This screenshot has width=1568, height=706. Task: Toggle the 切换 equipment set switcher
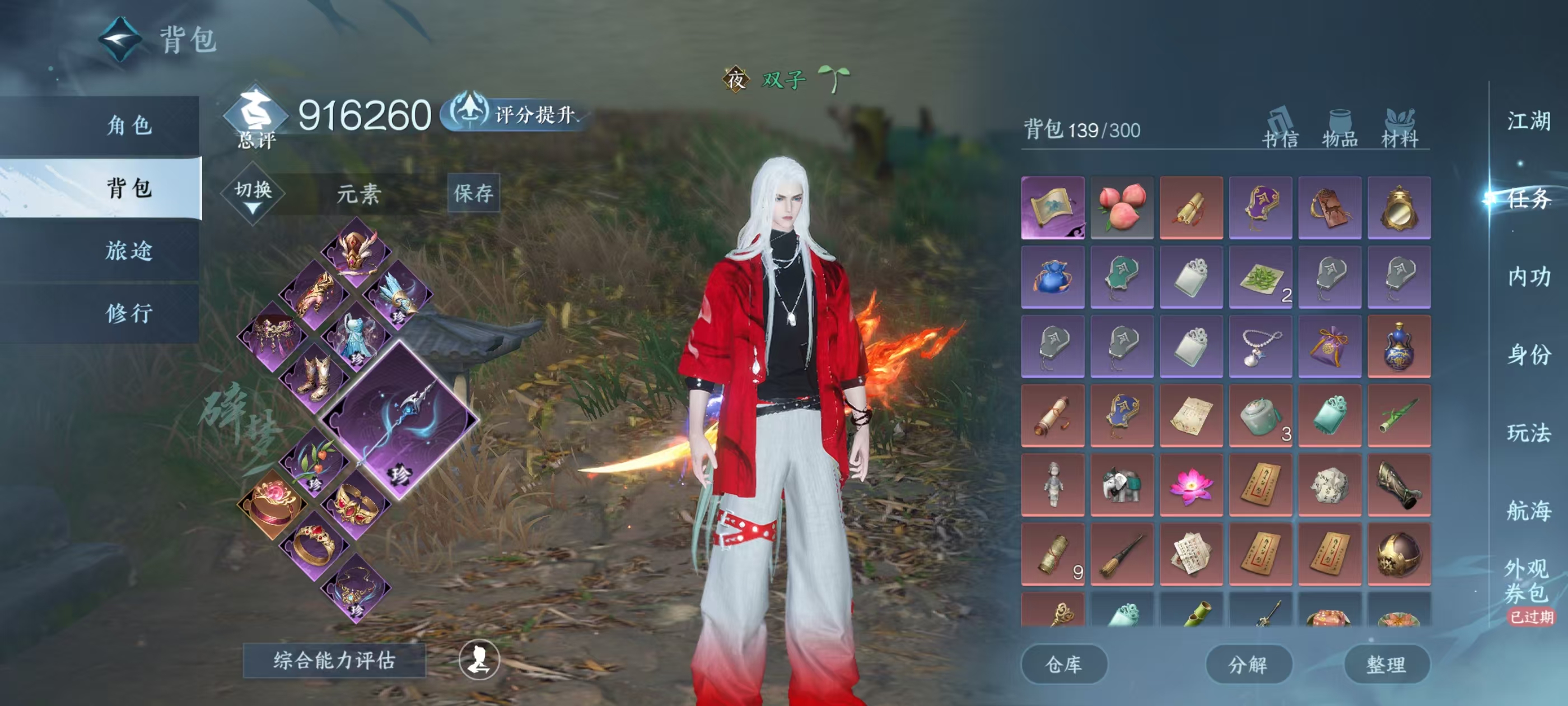tap(253, 194)
